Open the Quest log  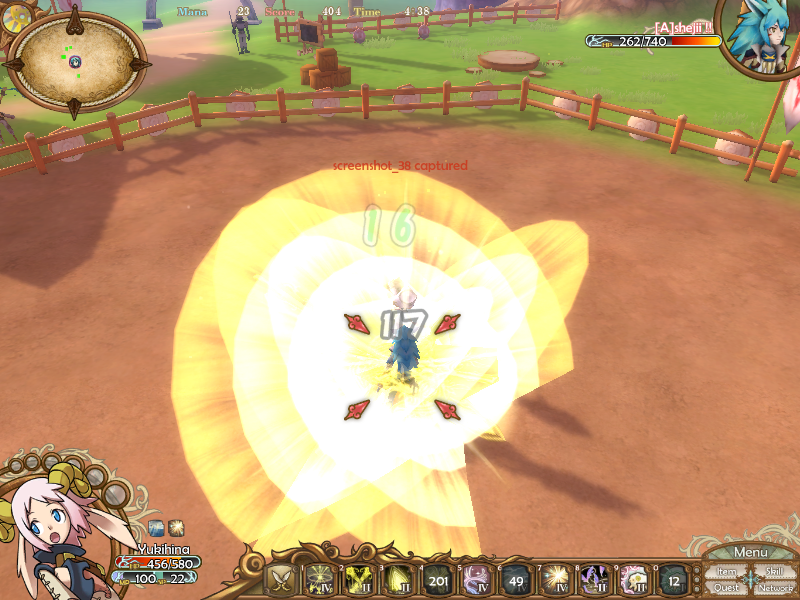point(726,588)
